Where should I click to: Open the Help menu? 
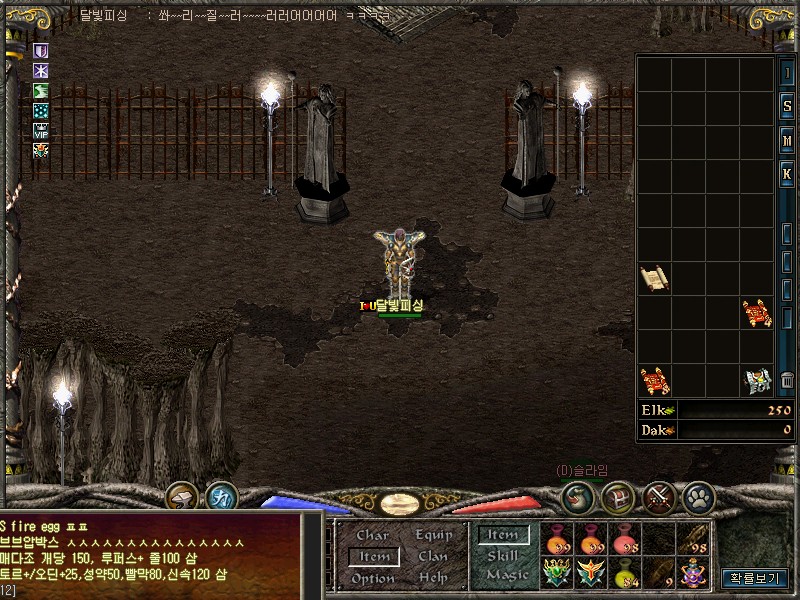433,578
